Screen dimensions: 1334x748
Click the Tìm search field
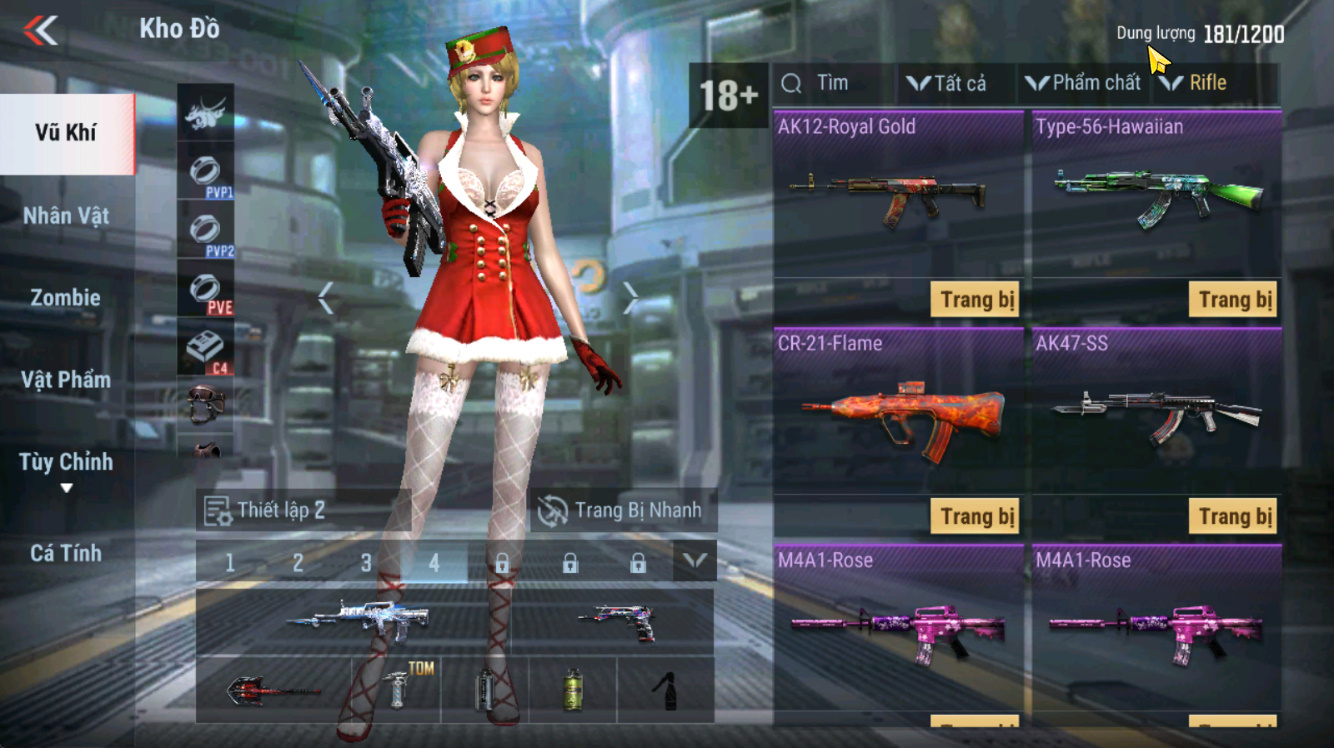tap(832, 83)
